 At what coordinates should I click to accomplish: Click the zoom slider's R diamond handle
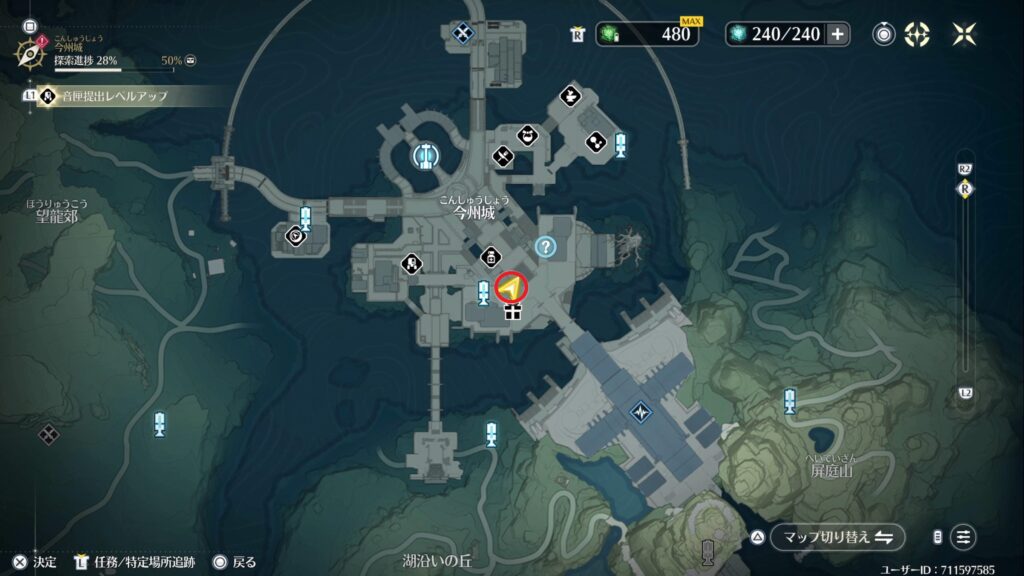pos(965,188)
